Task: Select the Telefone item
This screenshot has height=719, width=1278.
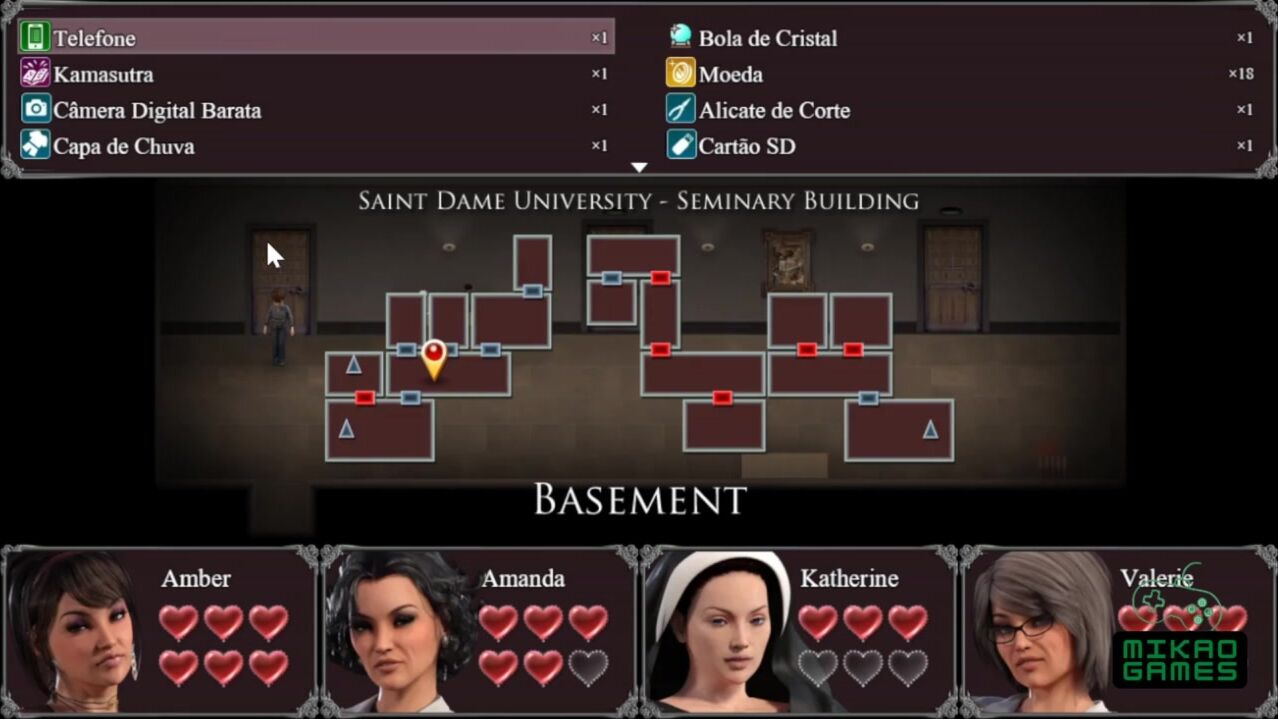Action: click(315, 38)
